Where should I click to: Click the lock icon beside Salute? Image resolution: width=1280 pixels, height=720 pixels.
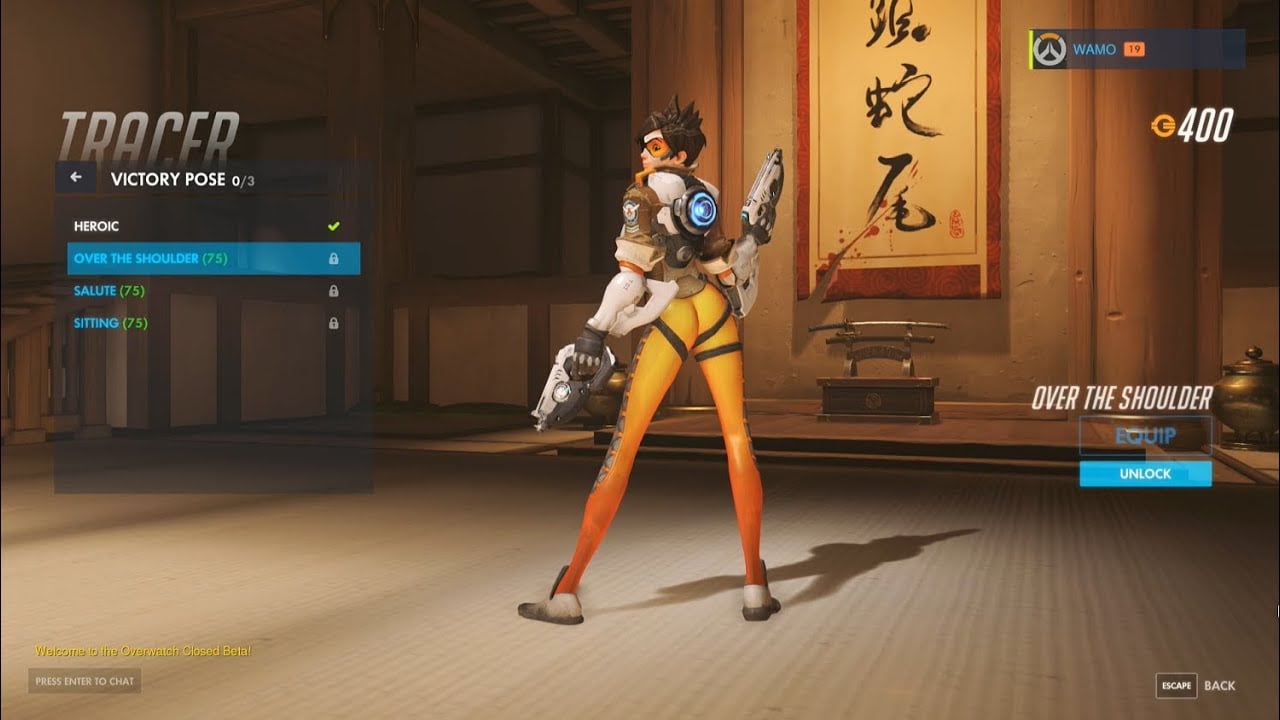pyautogui.click(x=334, y=290)
